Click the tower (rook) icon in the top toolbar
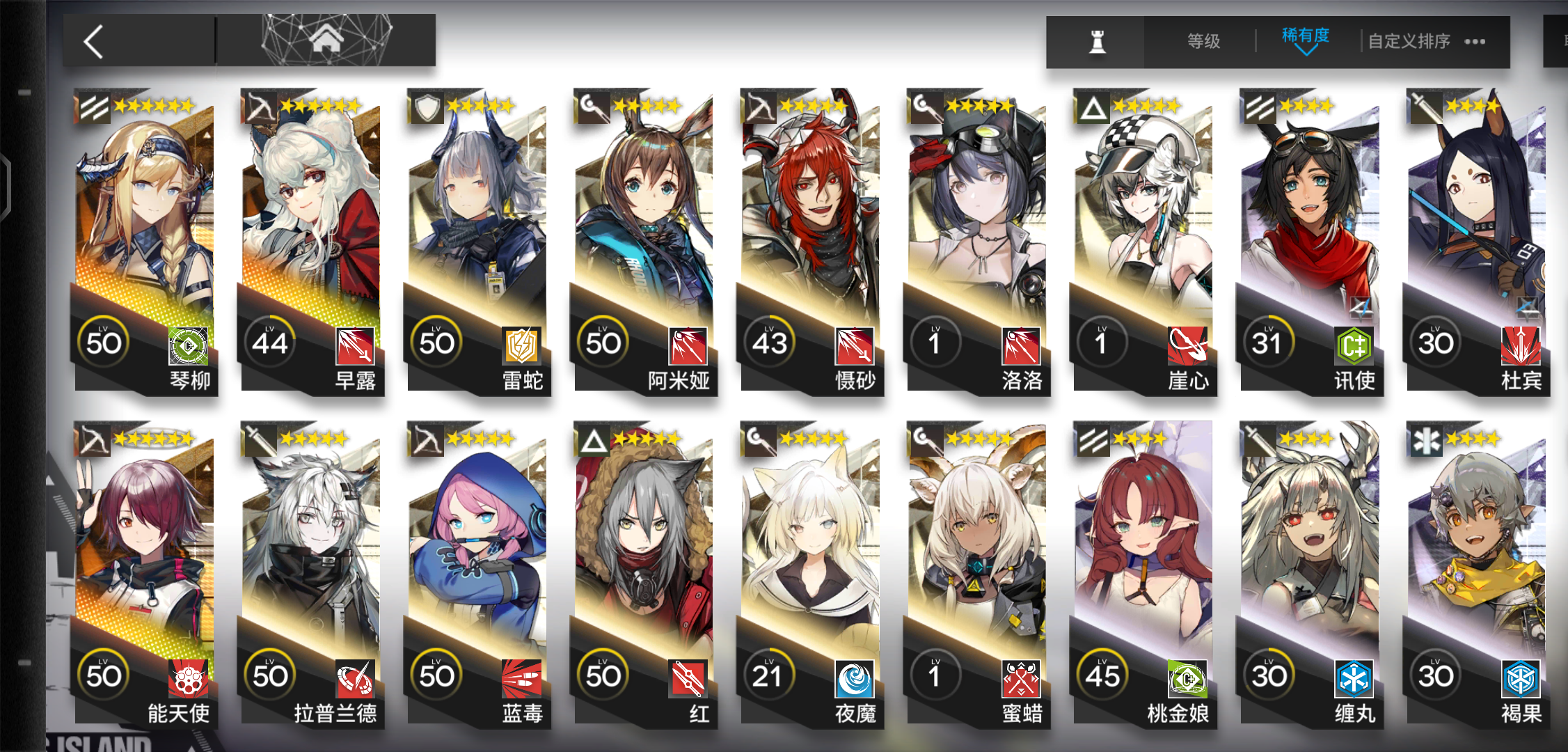1568x752 pixels. pyautogui.click(x=1096, y=40)
